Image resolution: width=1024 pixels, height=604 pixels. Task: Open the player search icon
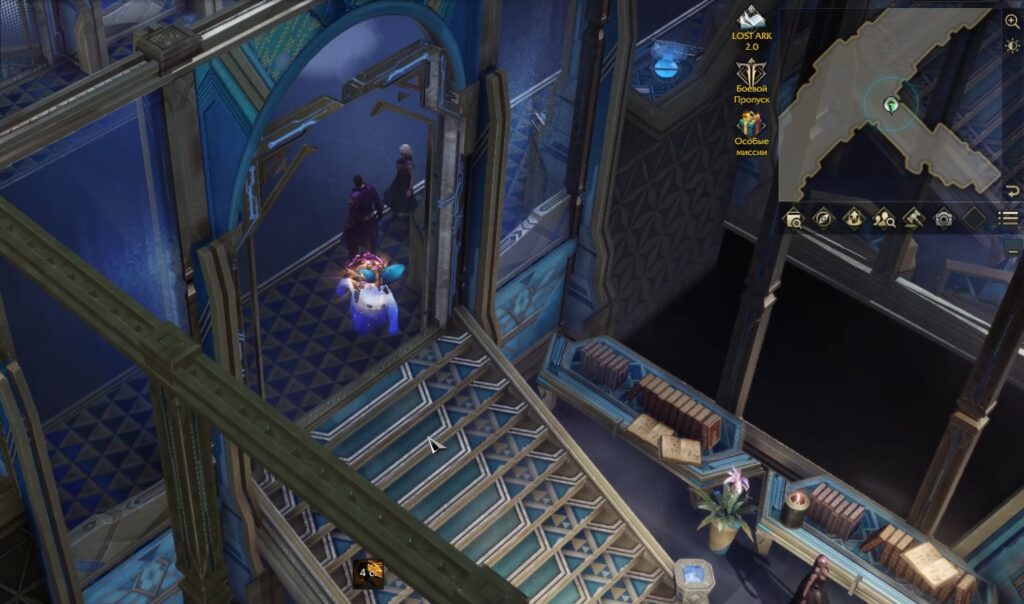pyautogui.click(x=884, y=218)
